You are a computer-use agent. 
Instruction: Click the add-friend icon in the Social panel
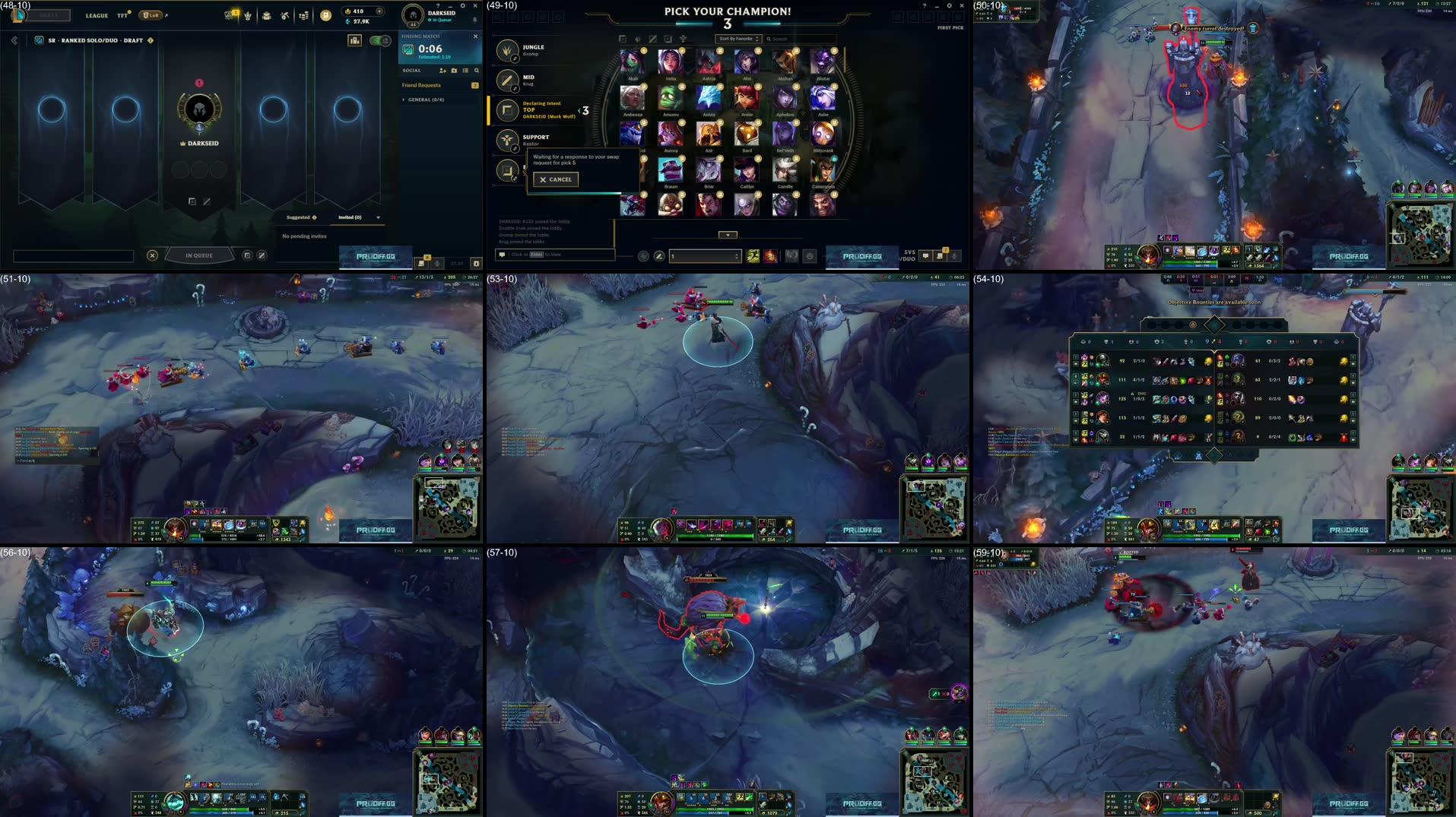click(443, 71)
